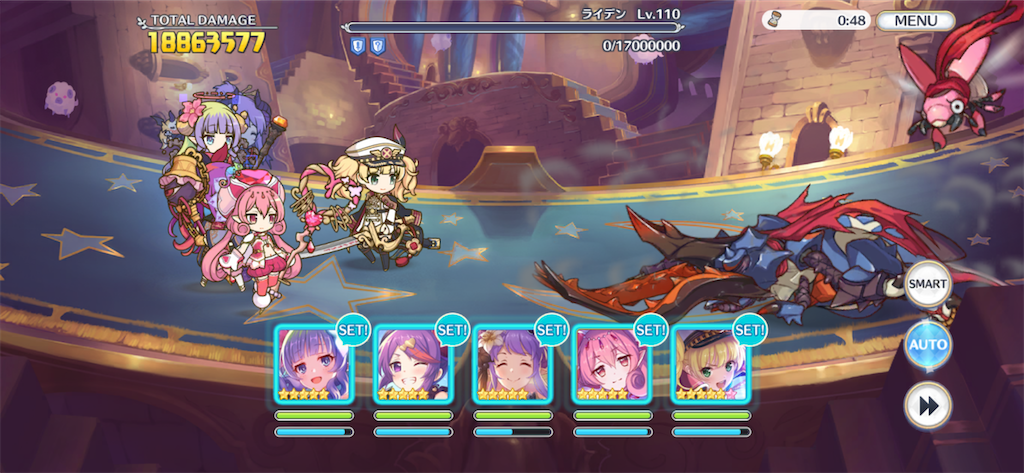The width and height of the screenshot is (1024, 473).
Task: Open the MENU button
Action: (x=915, y=20)
